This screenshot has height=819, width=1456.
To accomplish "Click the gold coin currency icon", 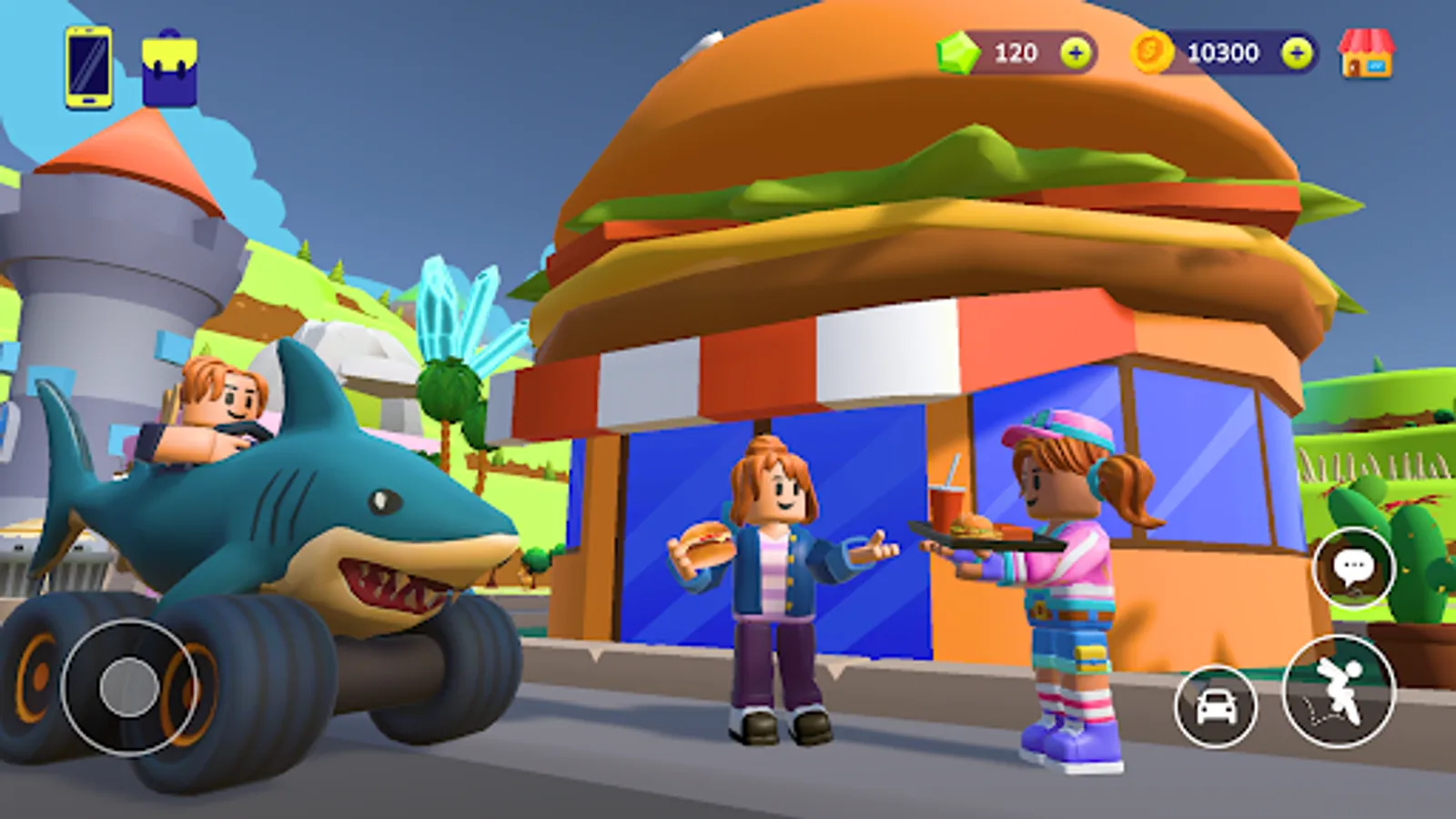I will tap(1151, 54).
